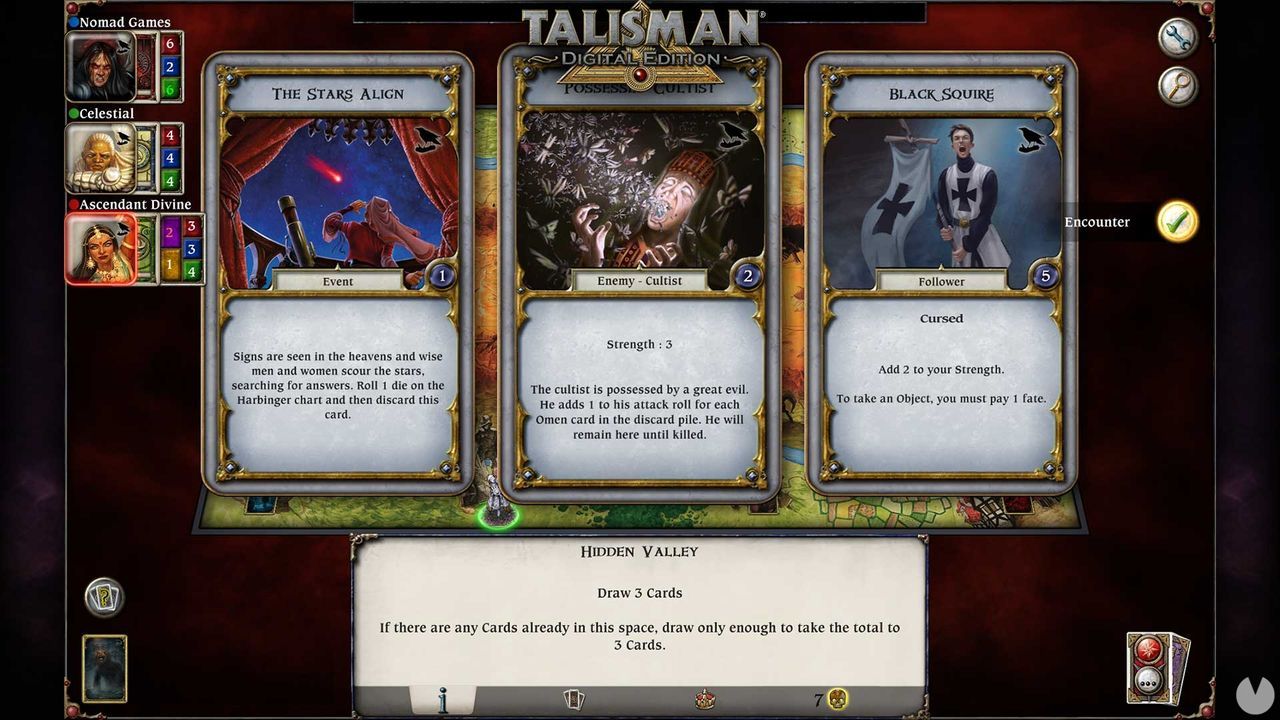Click the question mark hint icon bottom left
The width and height of the screenshot is (1280, 720).
pos(103,597)
